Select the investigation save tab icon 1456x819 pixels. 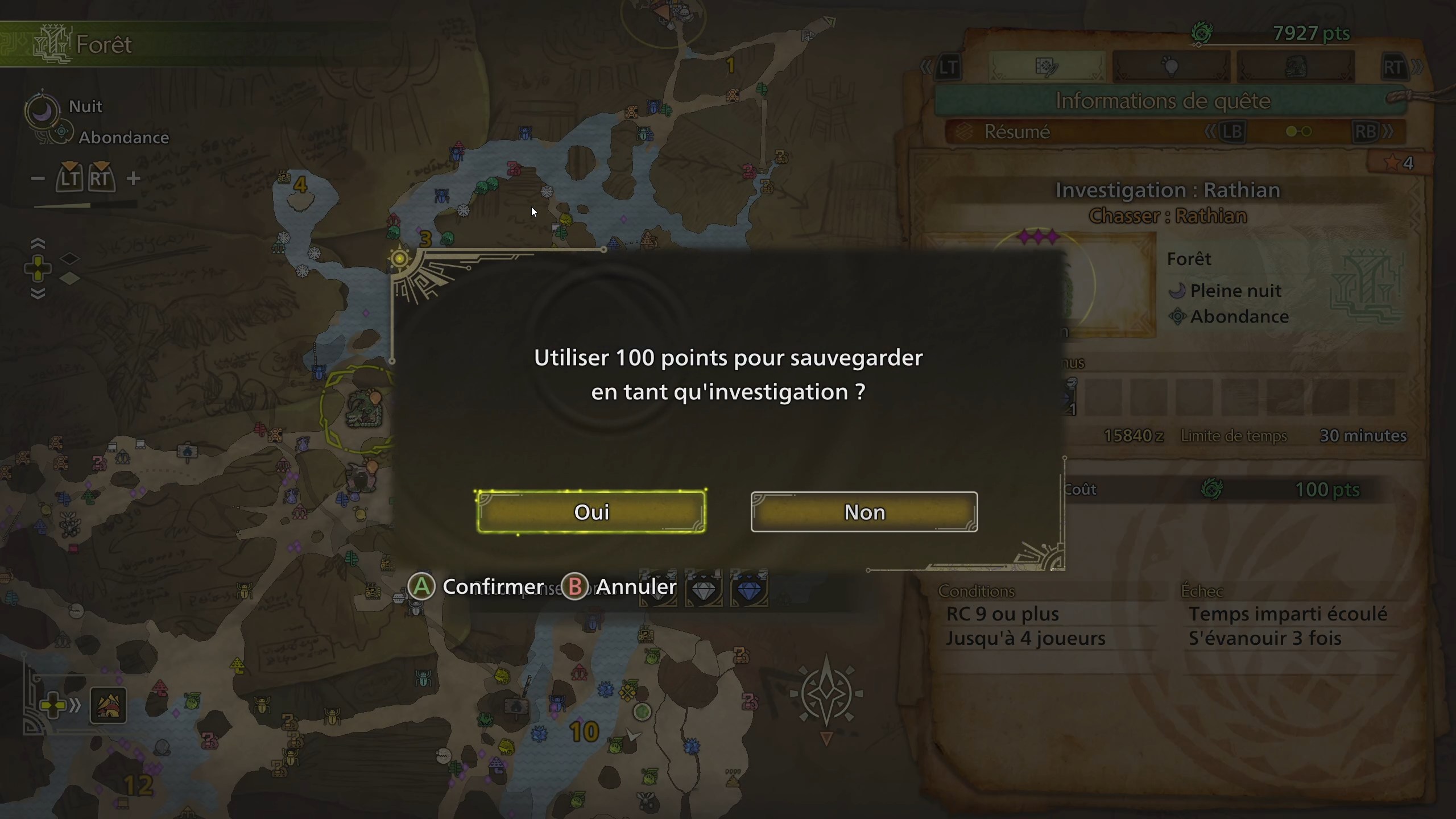click(1048, 67)
